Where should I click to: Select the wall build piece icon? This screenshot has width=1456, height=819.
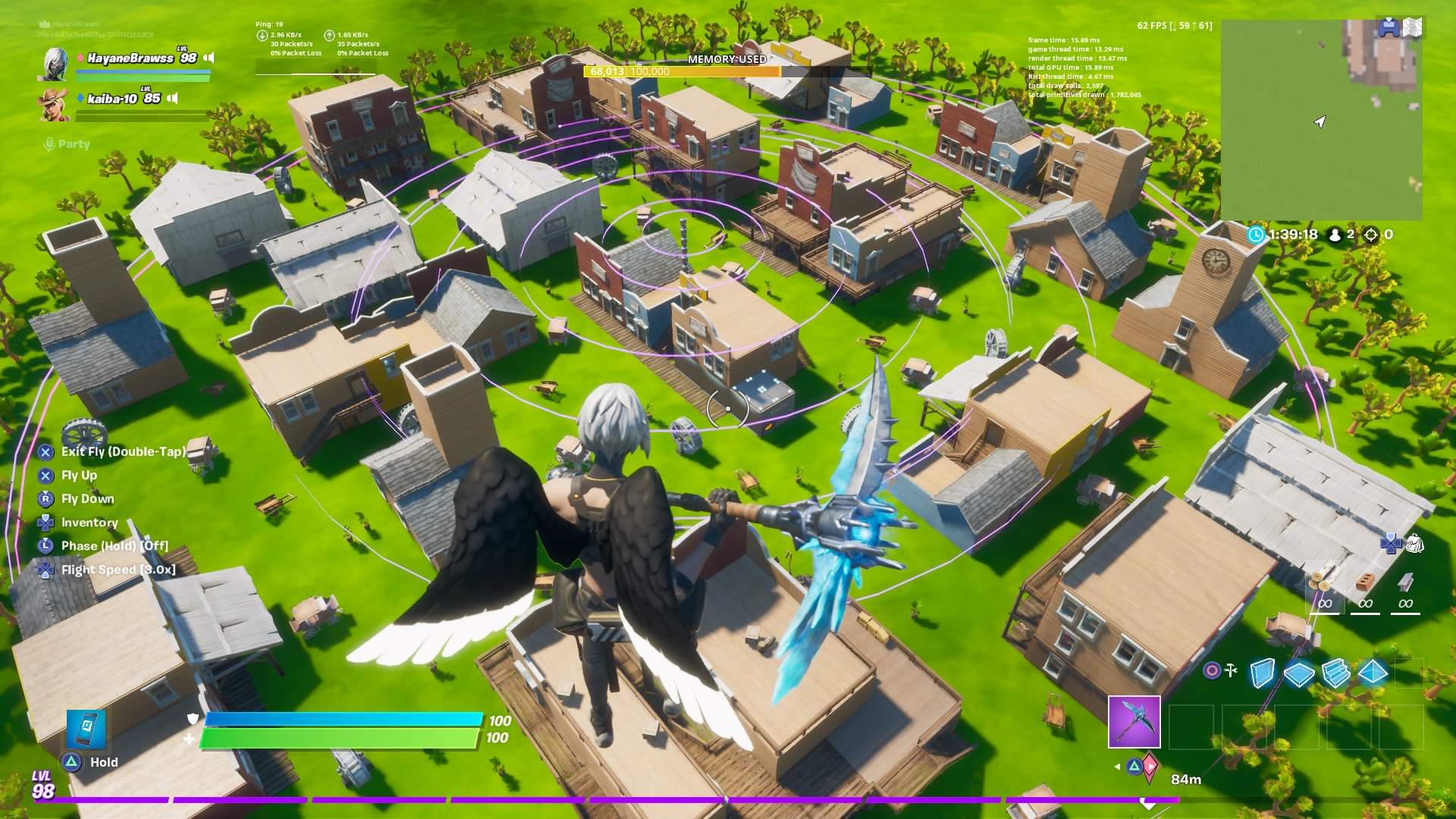tap(1262, 673)
